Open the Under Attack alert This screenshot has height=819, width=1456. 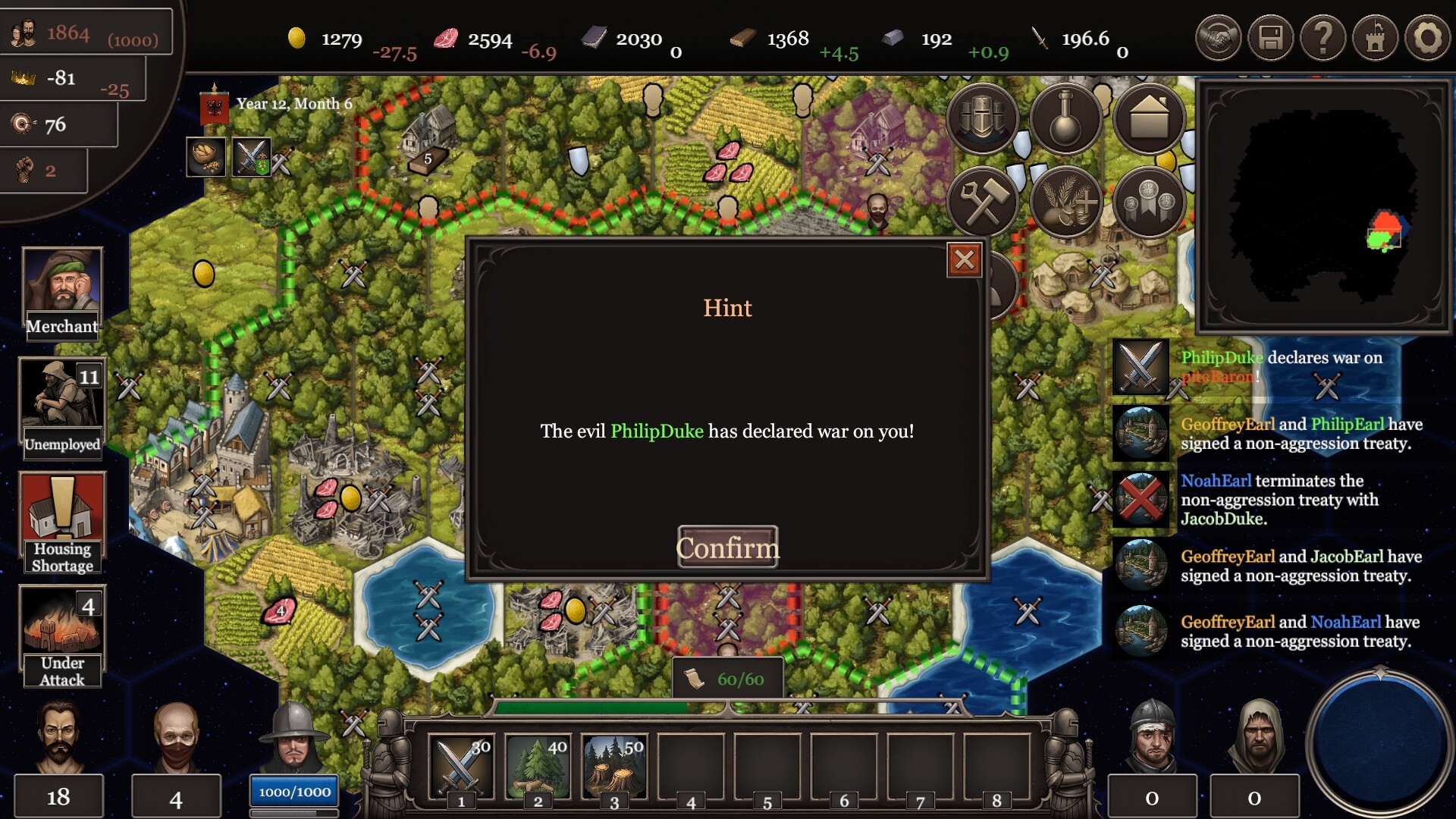point(62,637)
